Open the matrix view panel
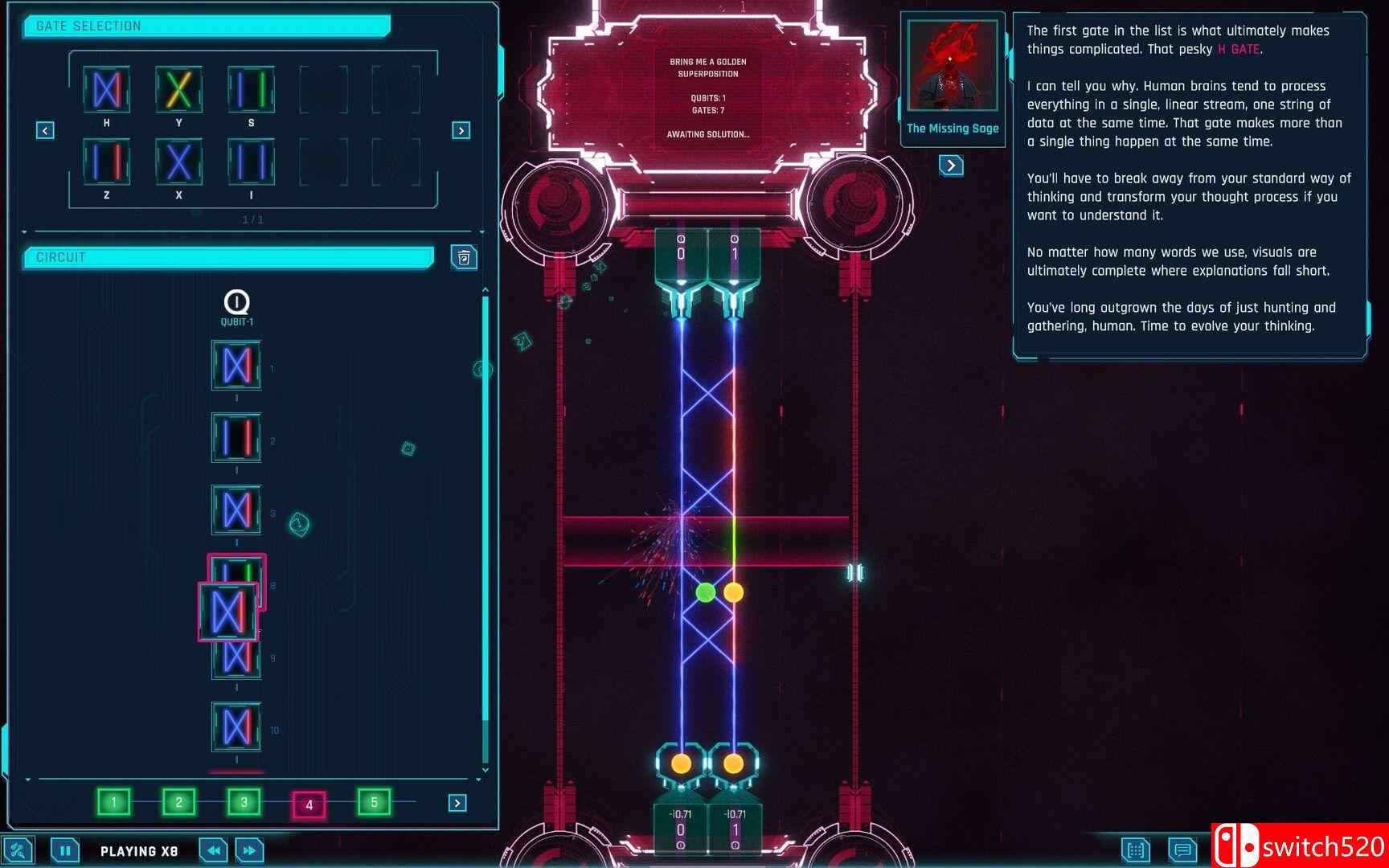This screenshot has width=1389, height=868. click(1136, 850)
